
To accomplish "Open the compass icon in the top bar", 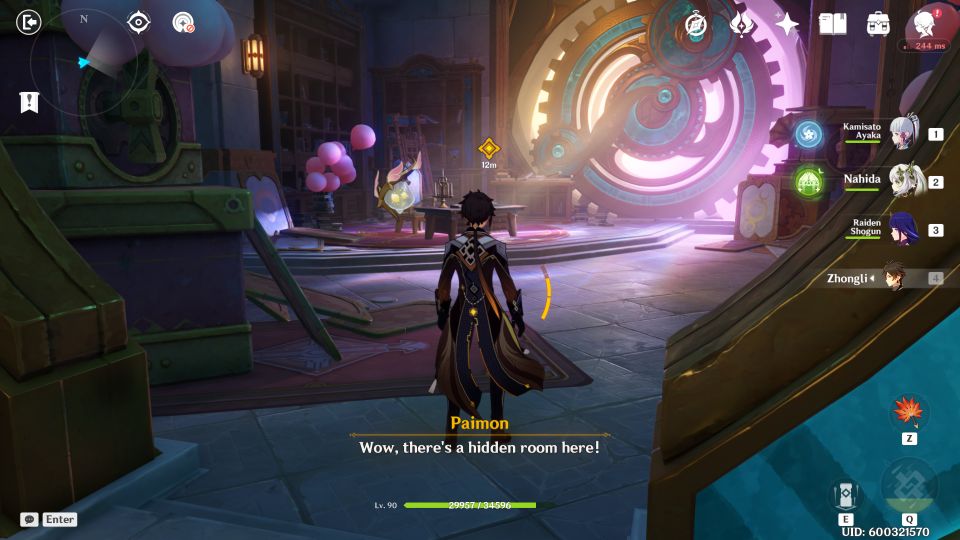I will 696,25.
